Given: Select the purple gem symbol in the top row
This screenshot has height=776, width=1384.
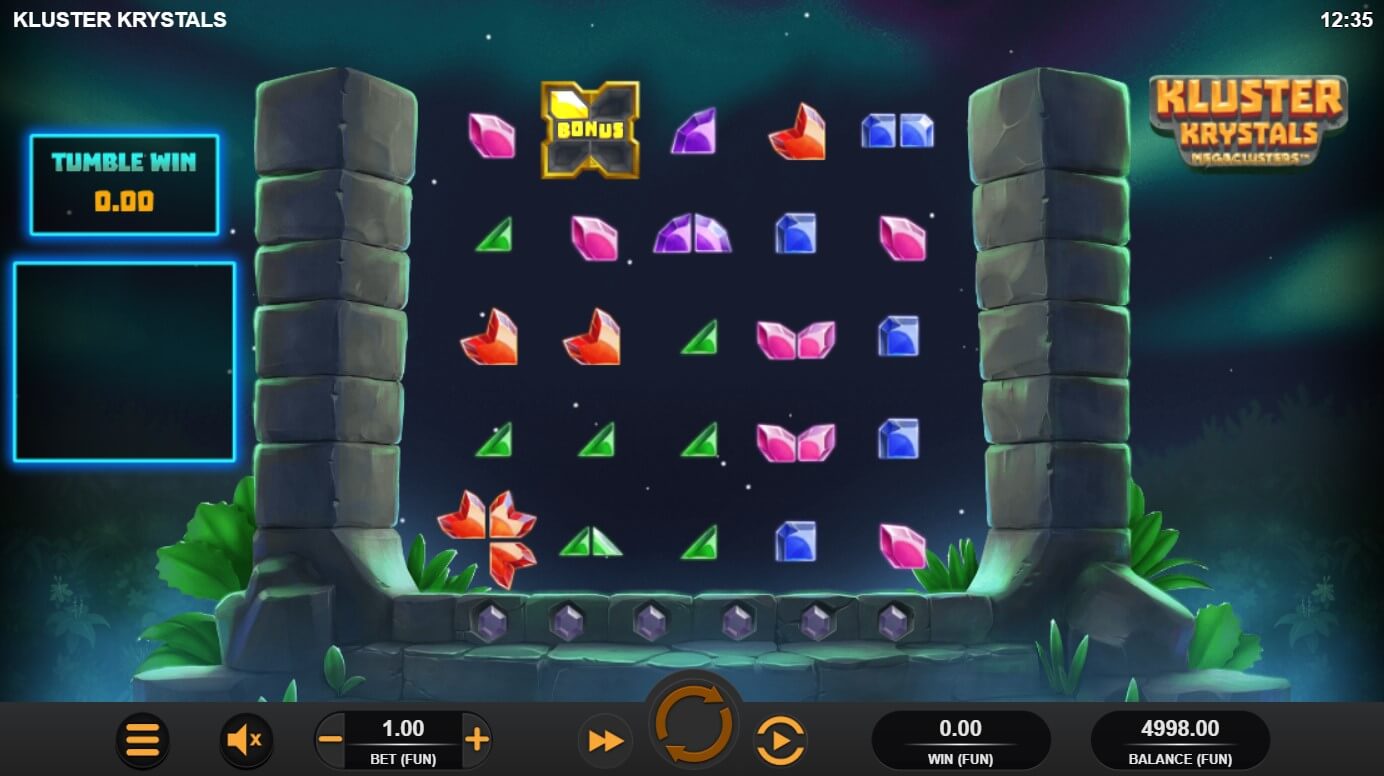Looking at the screenshot, I should pos(694,133).
